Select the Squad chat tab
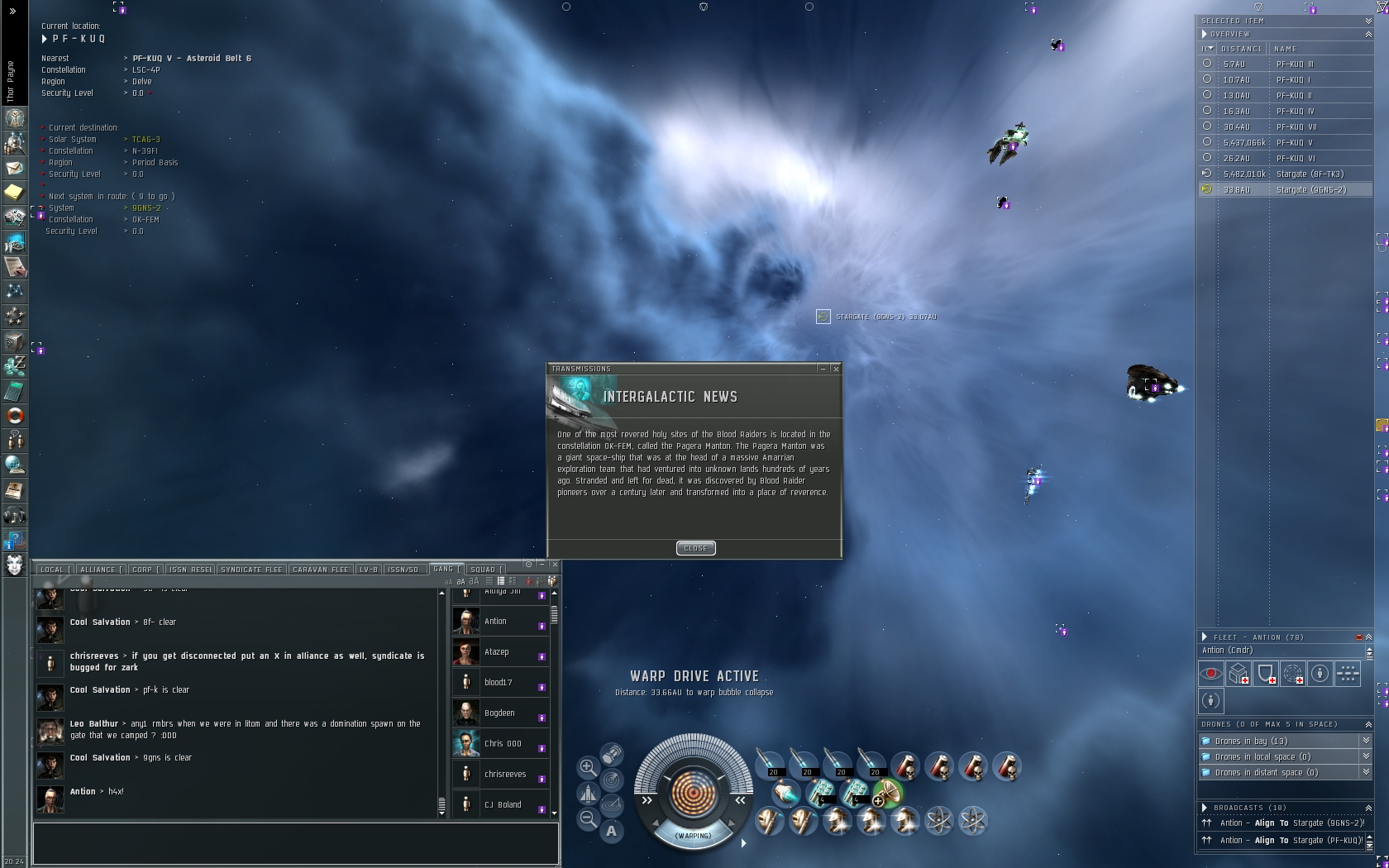 point(484,570)
